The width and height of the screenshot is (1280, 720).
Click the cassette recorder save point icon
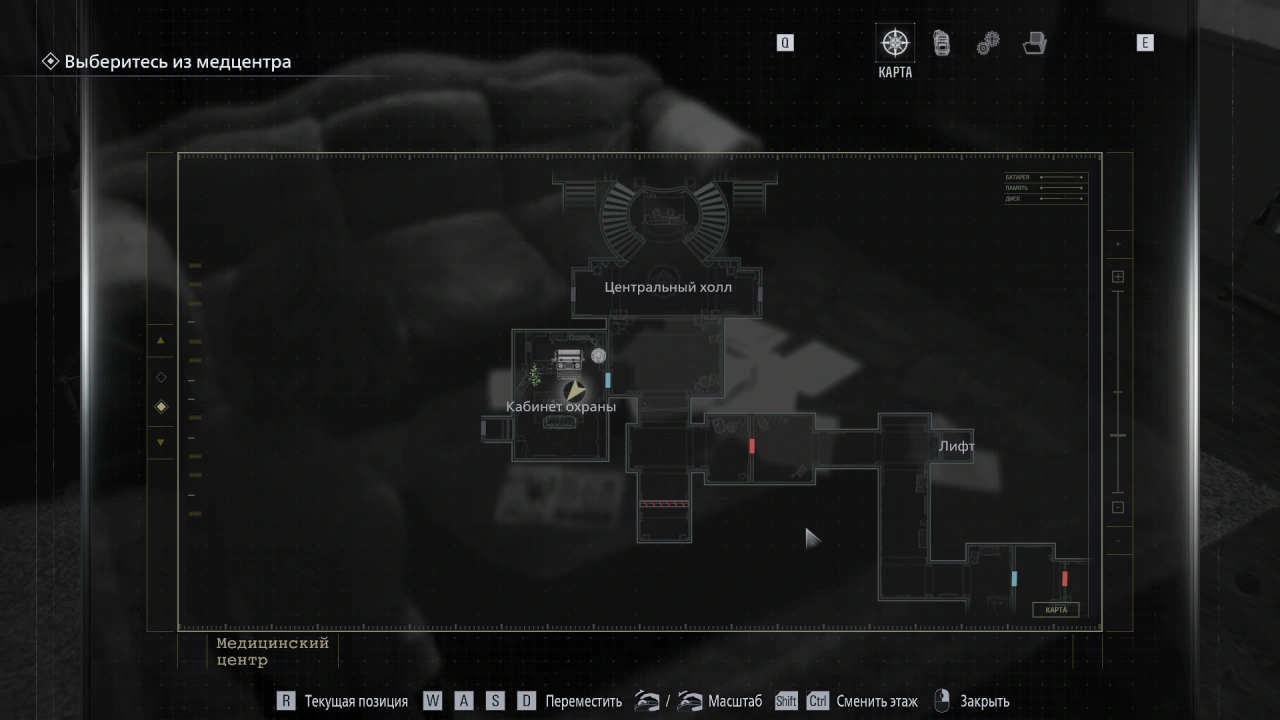coord(568,358)
